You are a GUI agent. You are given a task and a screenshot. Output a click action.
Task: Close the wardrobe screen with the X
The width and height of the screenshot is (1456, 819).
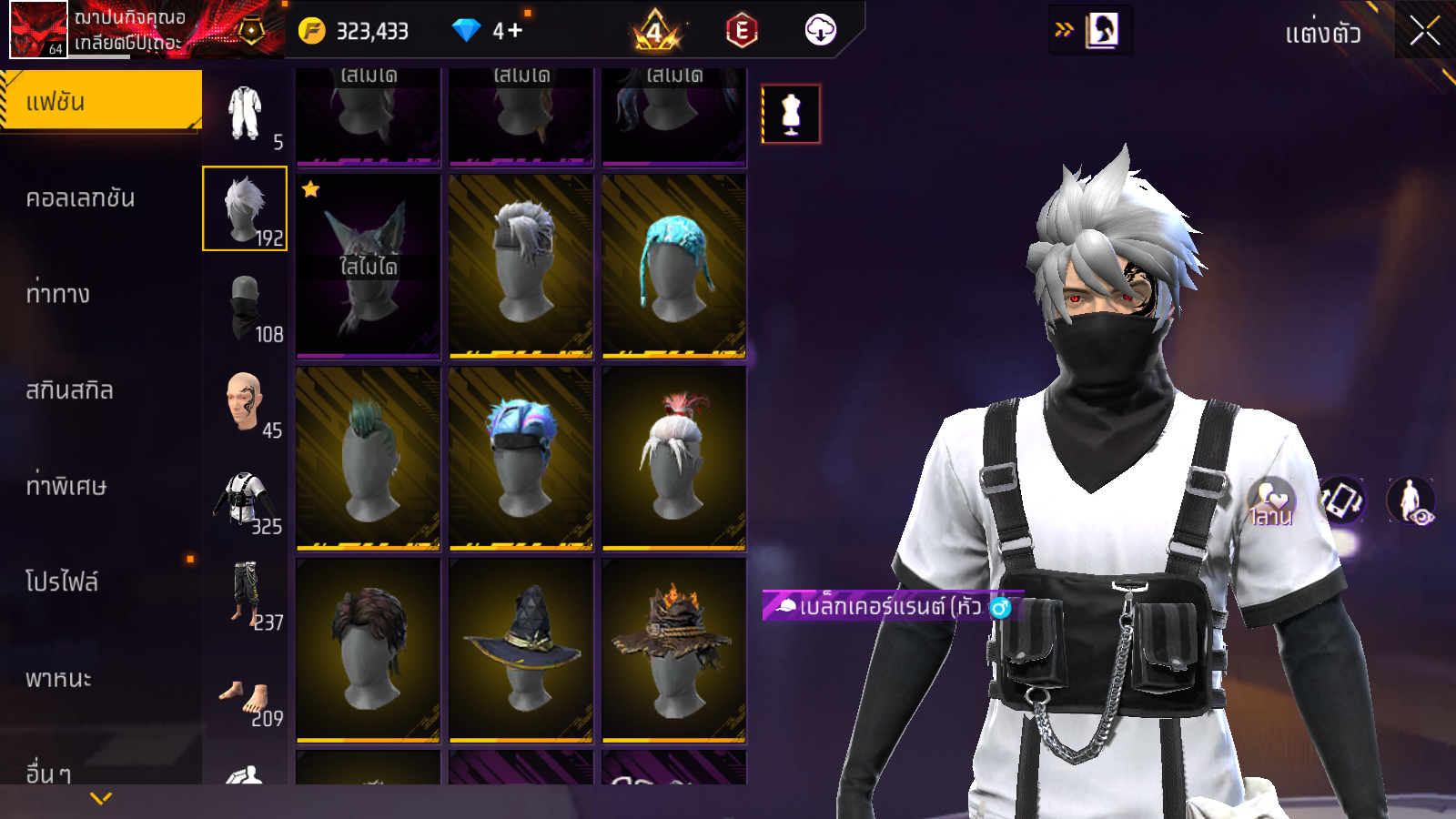(x=1424, y=32)
